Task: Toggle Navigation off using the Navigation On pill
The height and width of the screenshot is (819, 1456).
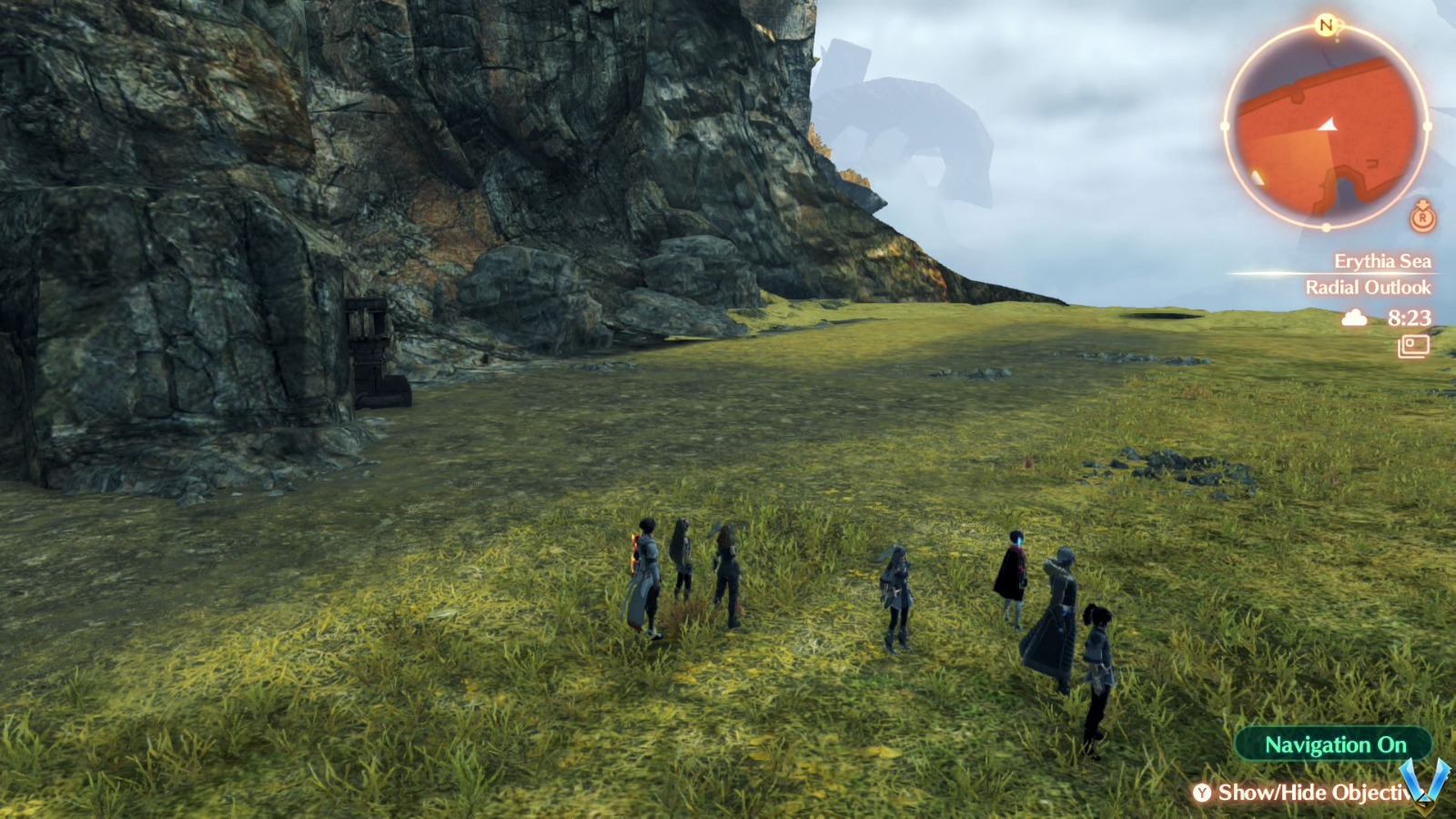Action: (1334, 743)
